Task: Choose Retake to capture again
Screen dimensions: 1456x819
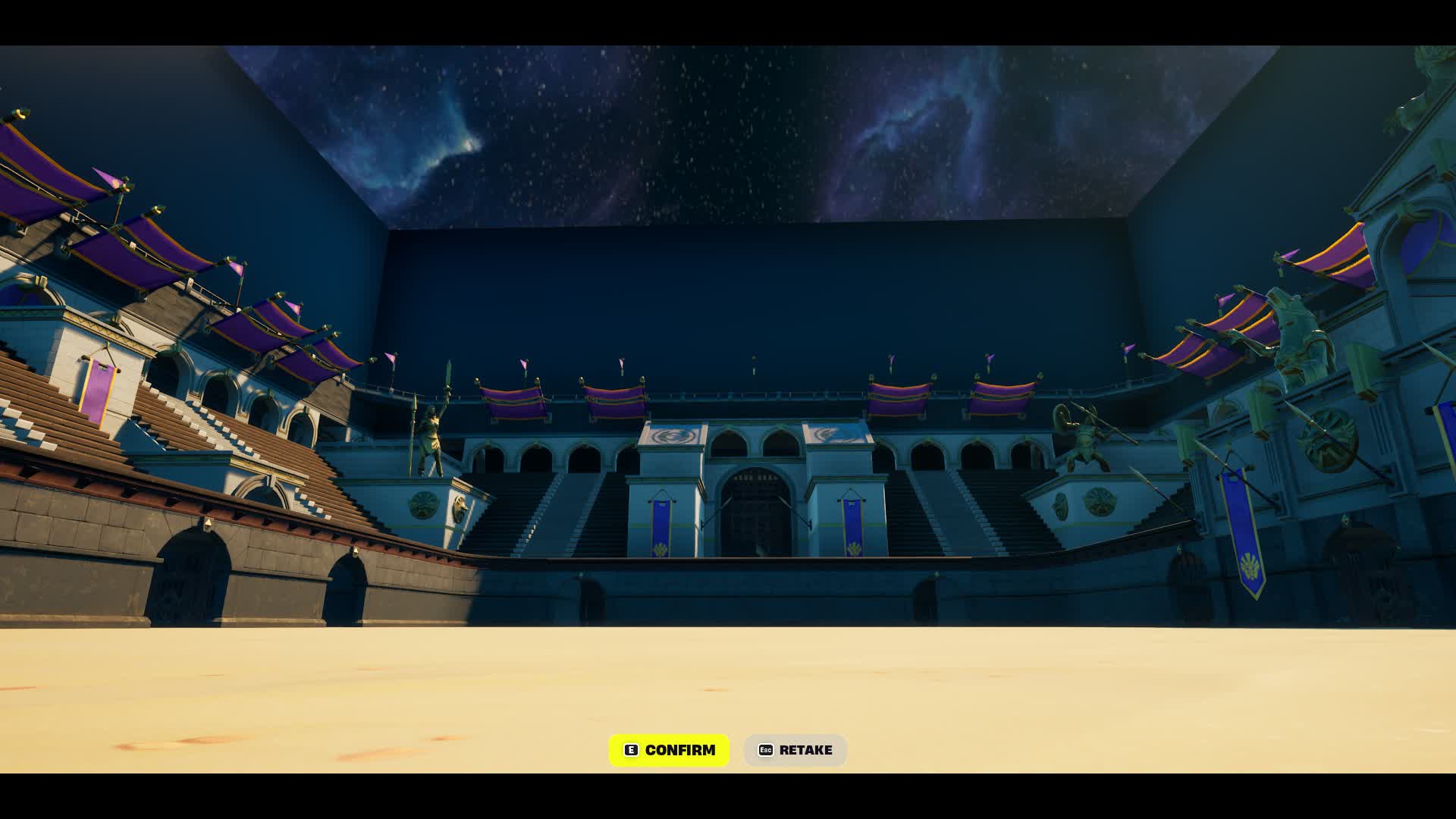Action: click(795, 750)
